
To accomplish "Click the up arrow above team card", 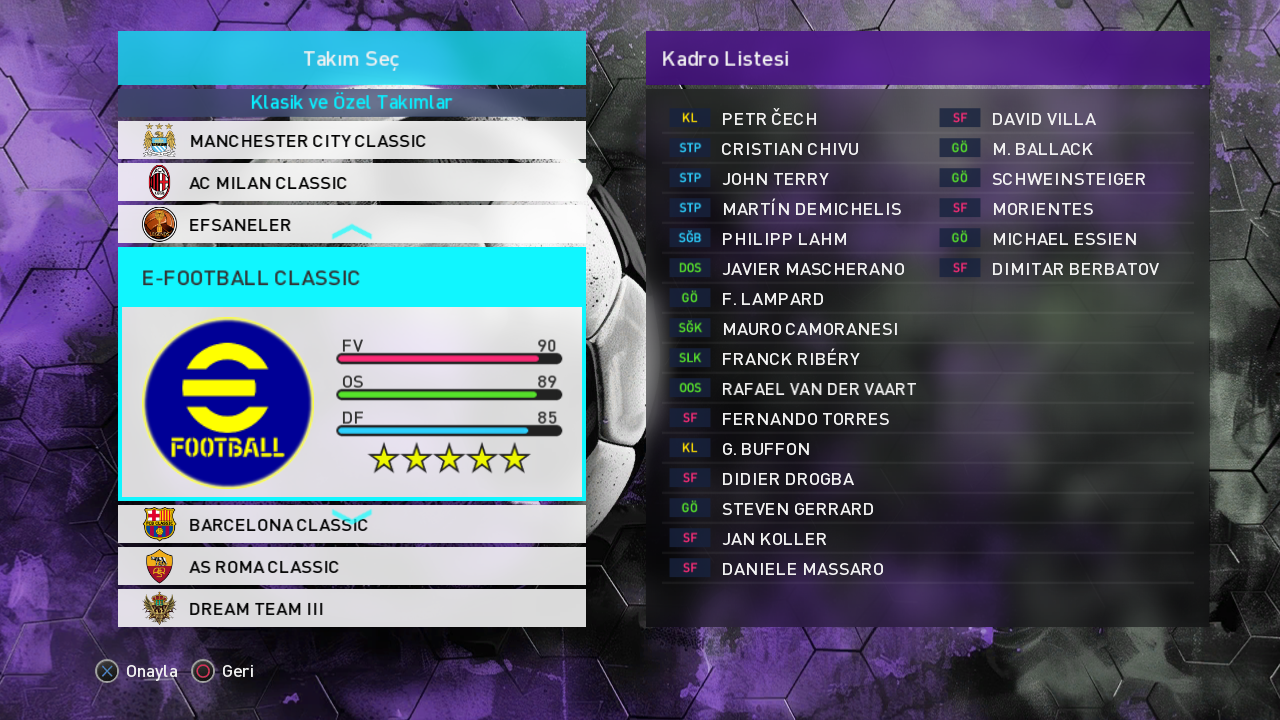I will (x=351, y=232).
